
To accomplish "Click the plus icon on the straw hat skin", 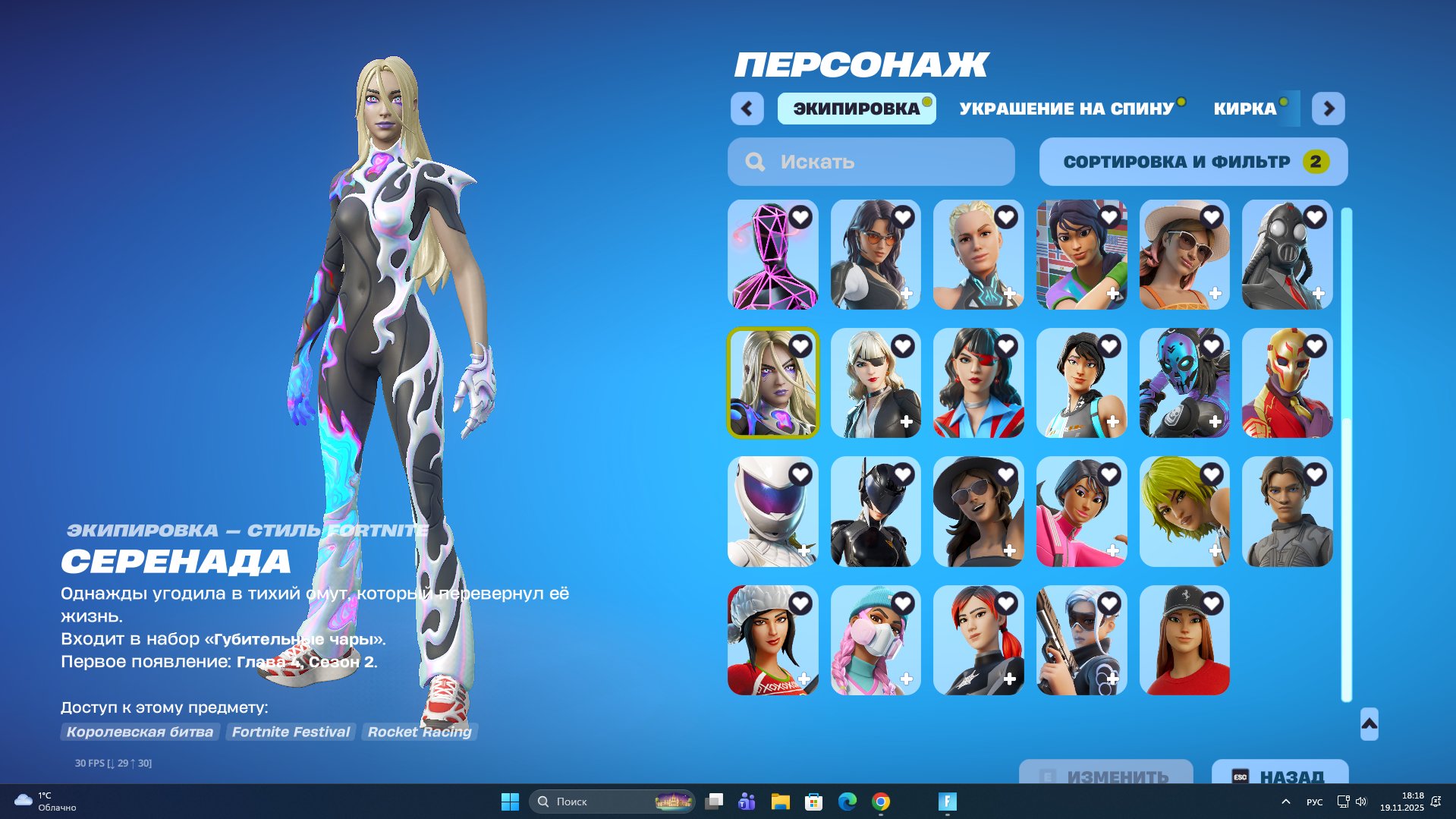I will click(x=1217, y=293).
